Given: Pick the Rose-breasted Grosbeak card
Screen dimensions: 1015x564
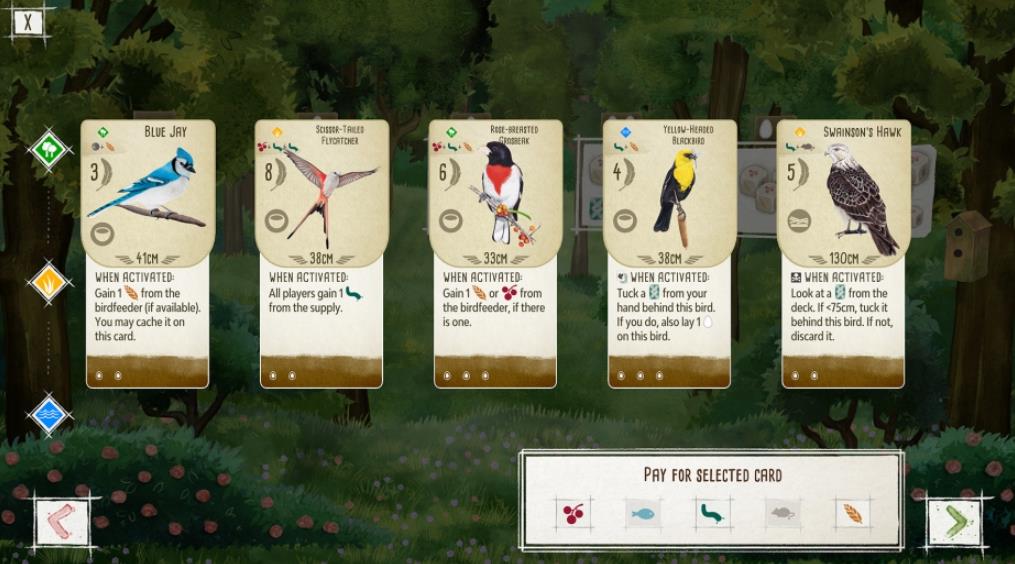Looking at the screenshot, I should 493,252.
